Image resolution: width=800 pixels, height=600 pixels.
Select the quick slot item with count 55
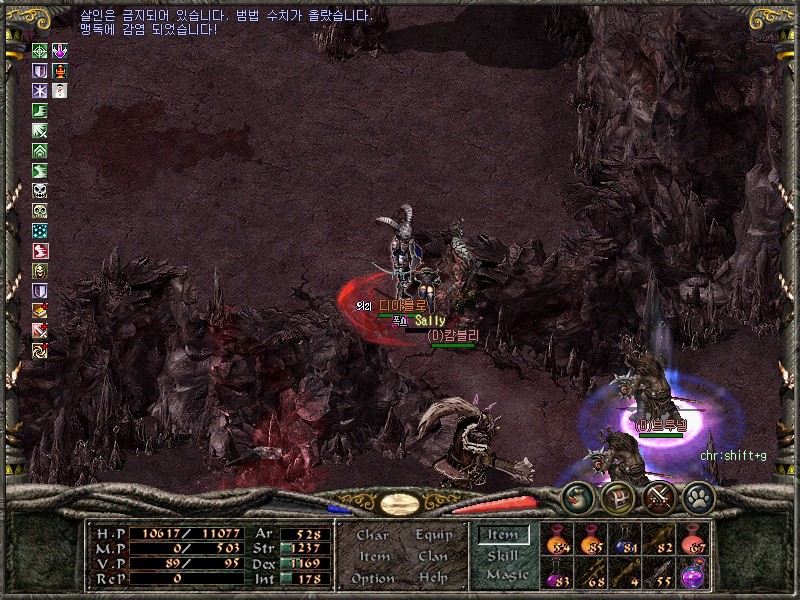[661, 576]
